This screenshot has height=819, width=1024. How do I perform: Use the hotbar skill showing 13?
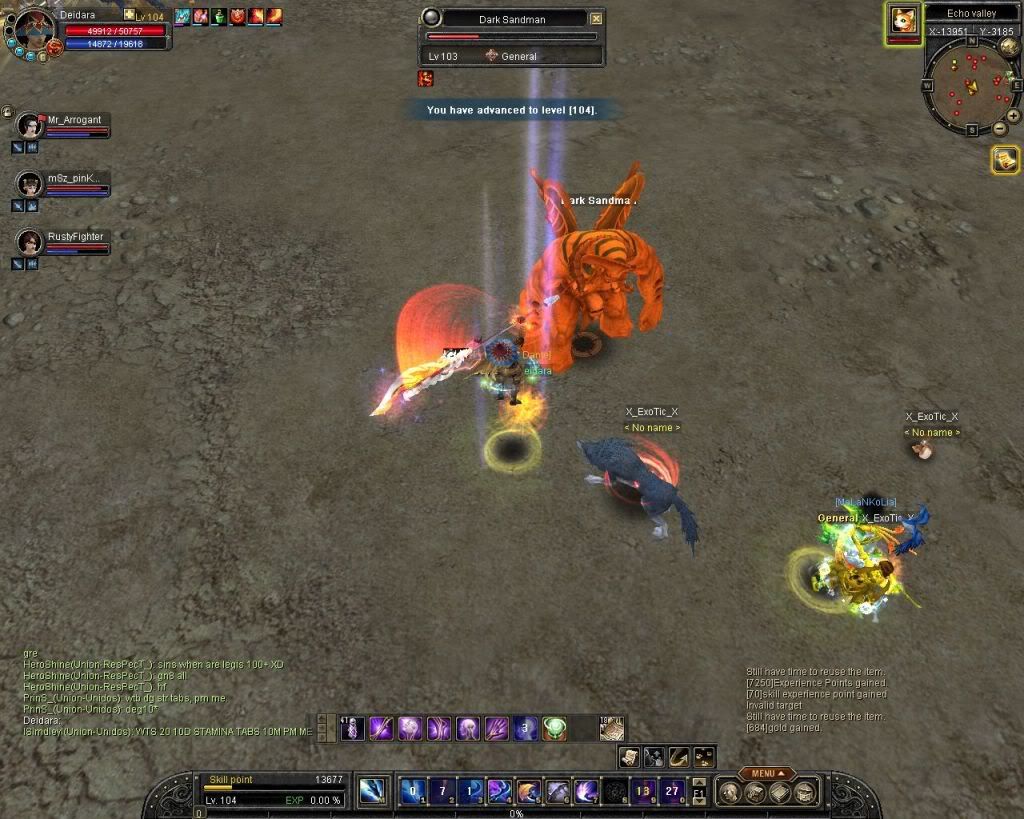point(643,790)
